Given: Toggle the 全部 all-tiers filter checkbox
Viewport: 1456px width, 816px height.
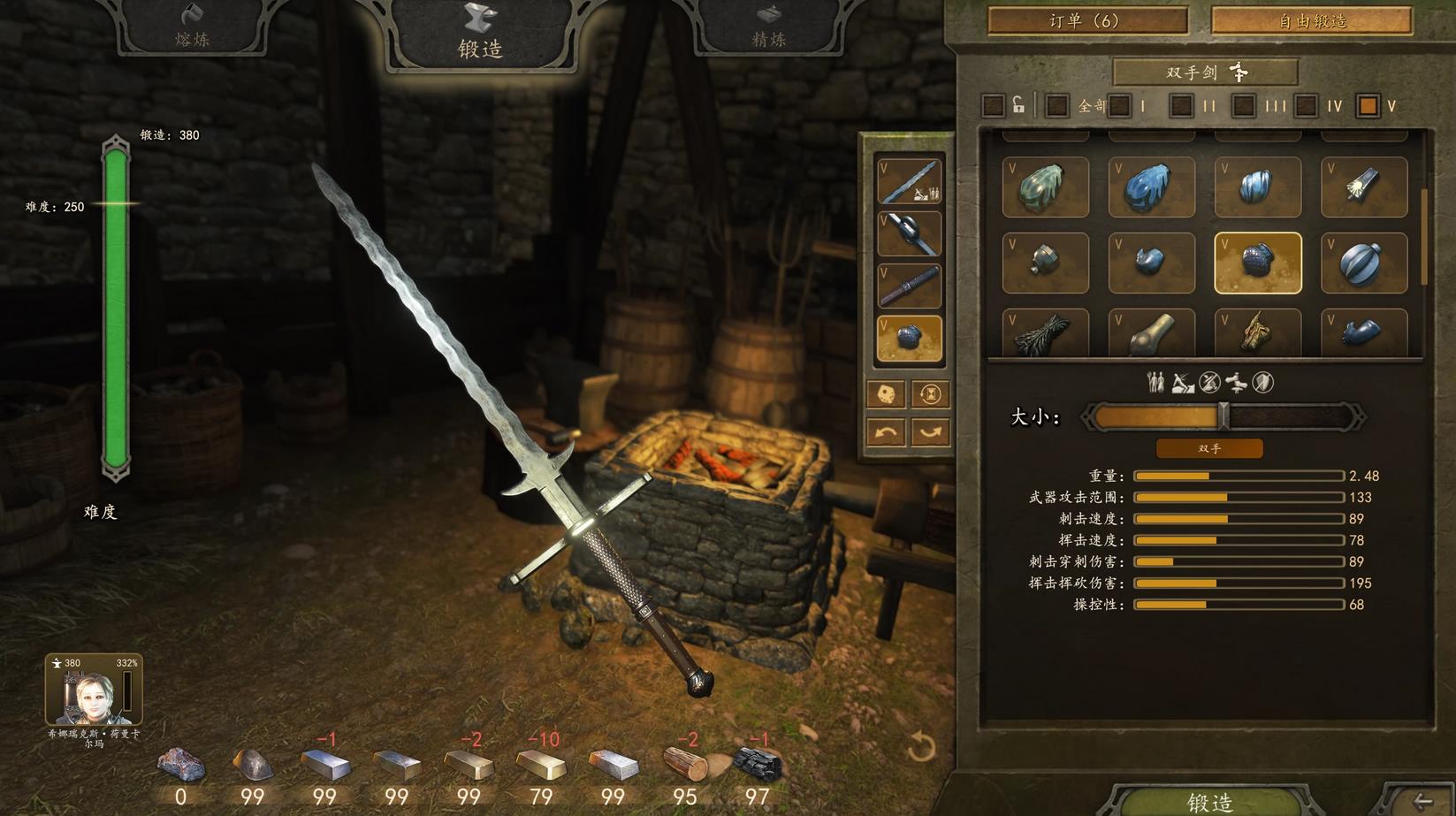Looking at the screenshot, I should pyautogui.click(x=1056, y=106).
